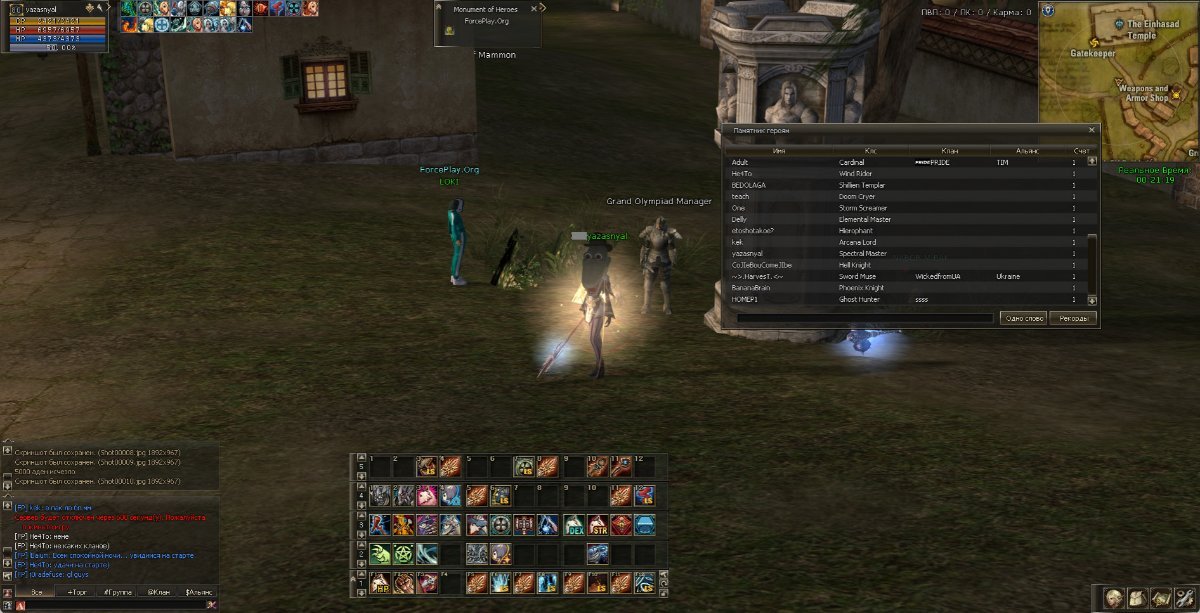Activate the STR buff skill icon
Viewport: 1200px width, 613px height.
(x=598, y=525)
